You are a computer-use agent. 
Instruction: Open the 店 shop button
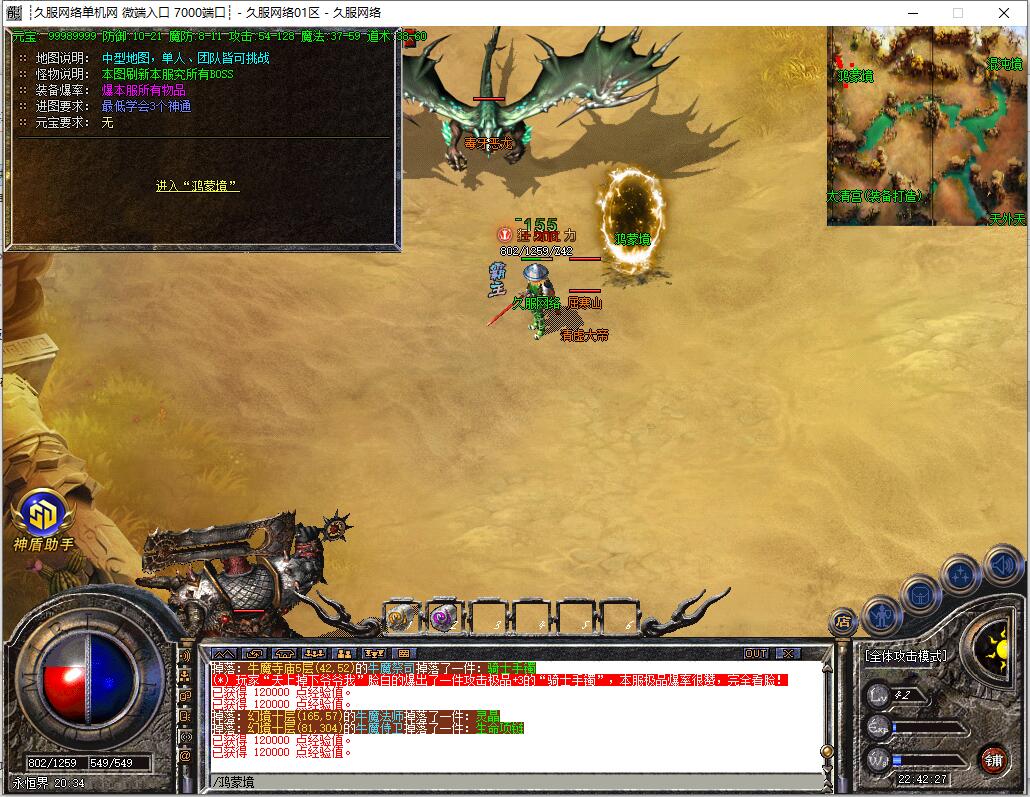[844, 621]
